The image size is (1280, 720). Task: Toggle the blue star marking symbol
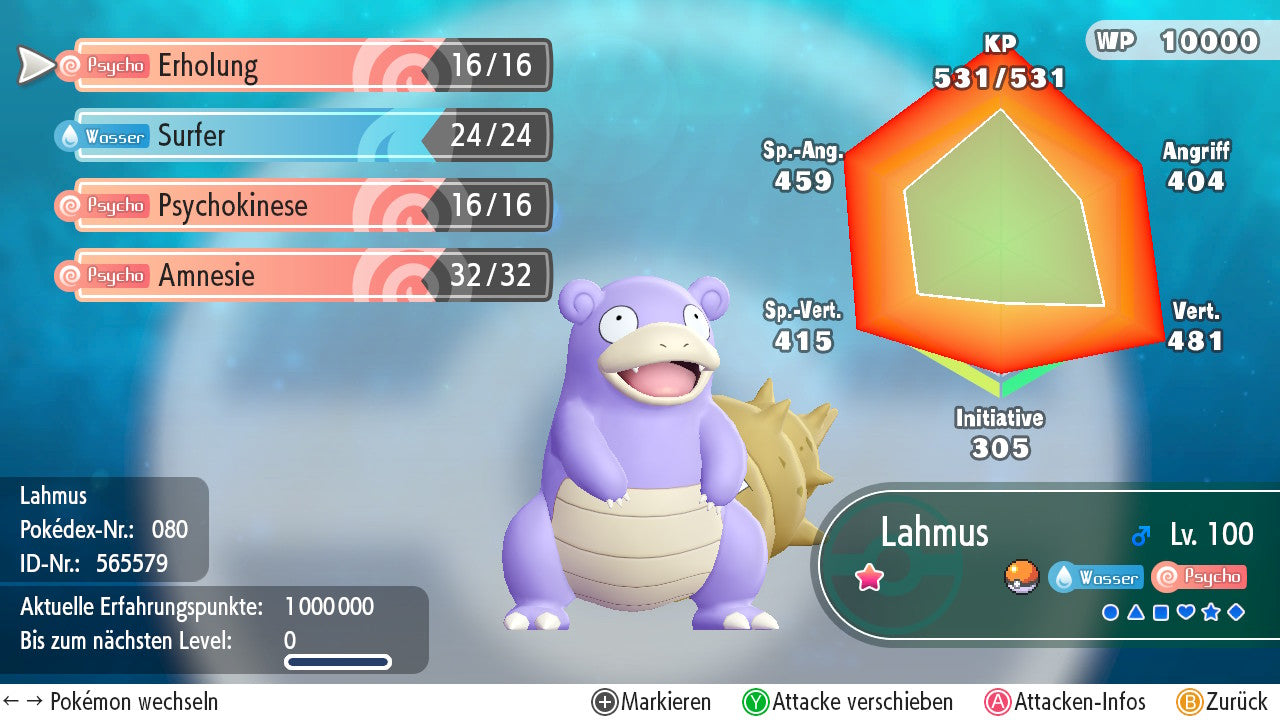pos(1211,612)
